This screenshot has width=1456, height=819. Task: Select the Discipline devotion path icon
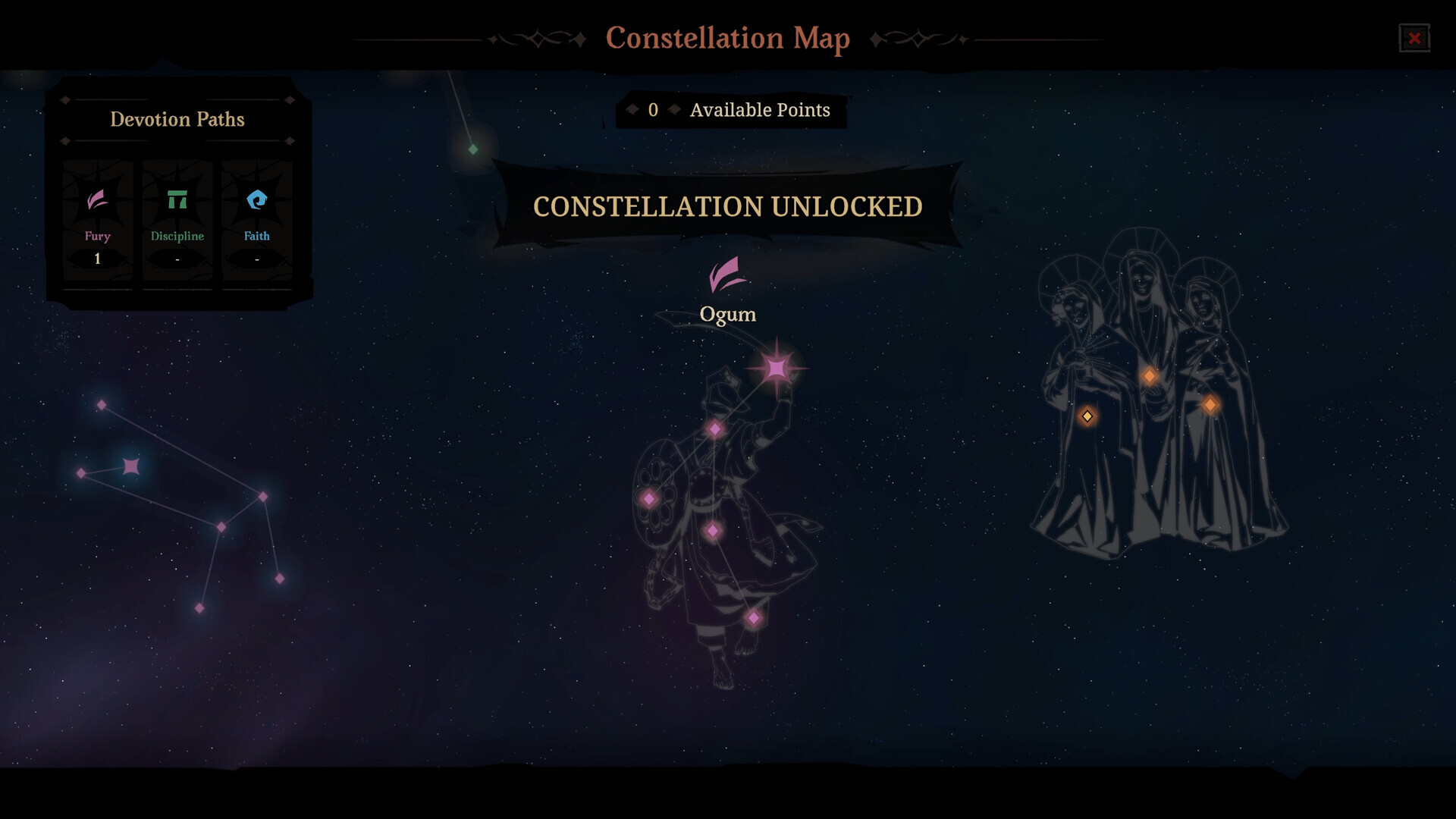177,201
